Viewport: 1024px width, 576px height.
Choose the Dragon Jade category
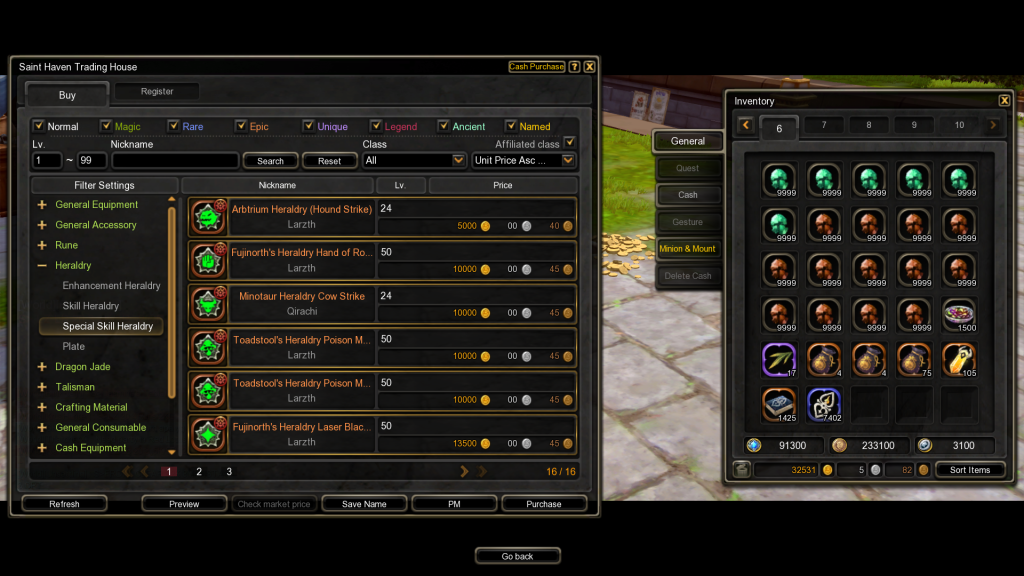click(x=83, y=367)
